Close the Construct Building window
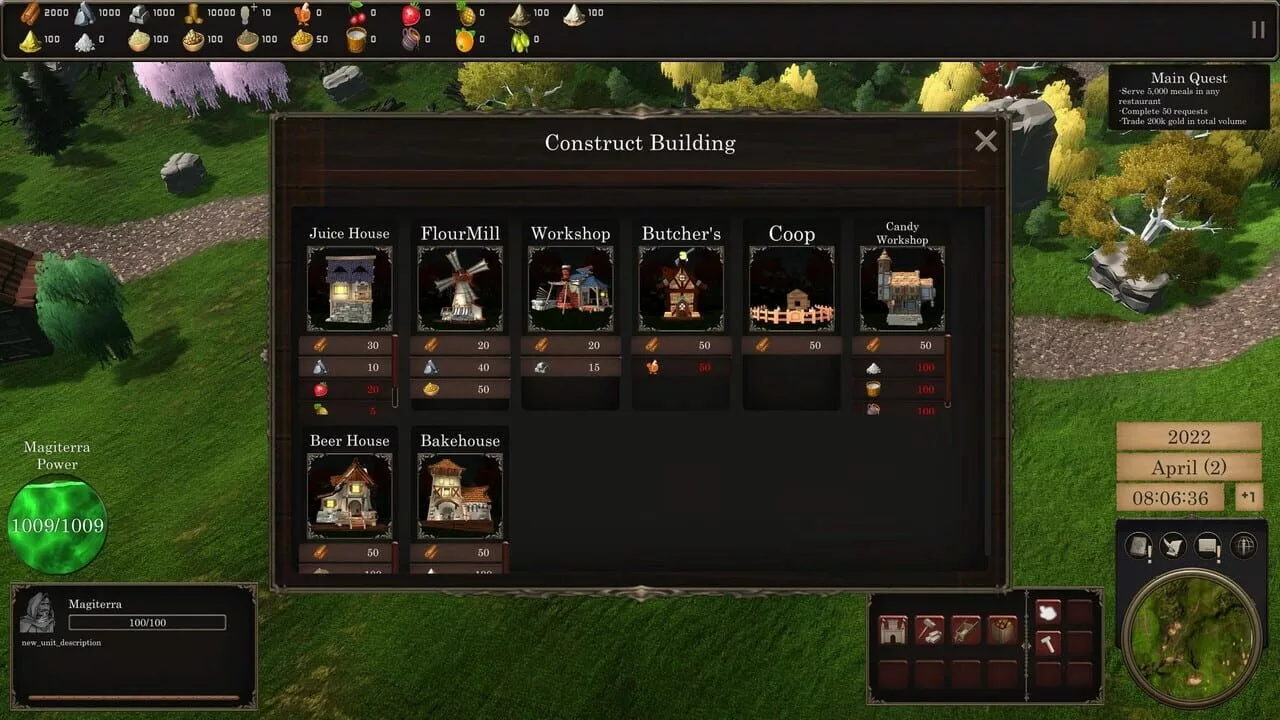1280x720 pixels. click(x=986, y=142)
